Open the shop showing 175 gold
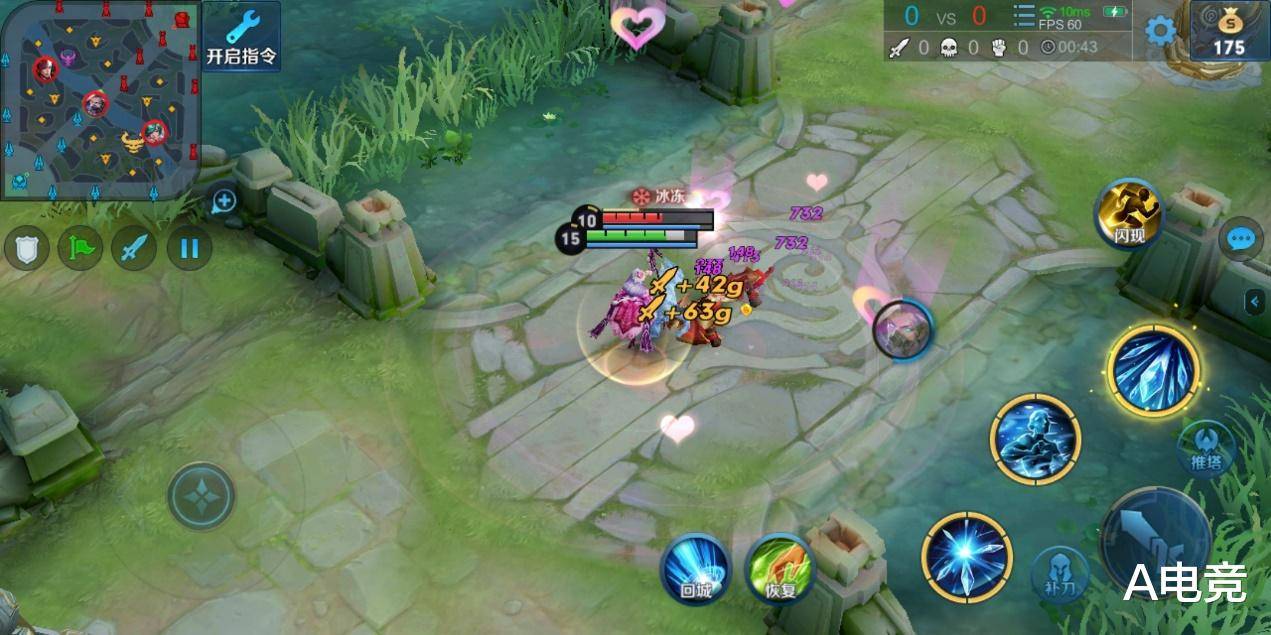This screenshot has height=635, width=1271. (1229, 31)
